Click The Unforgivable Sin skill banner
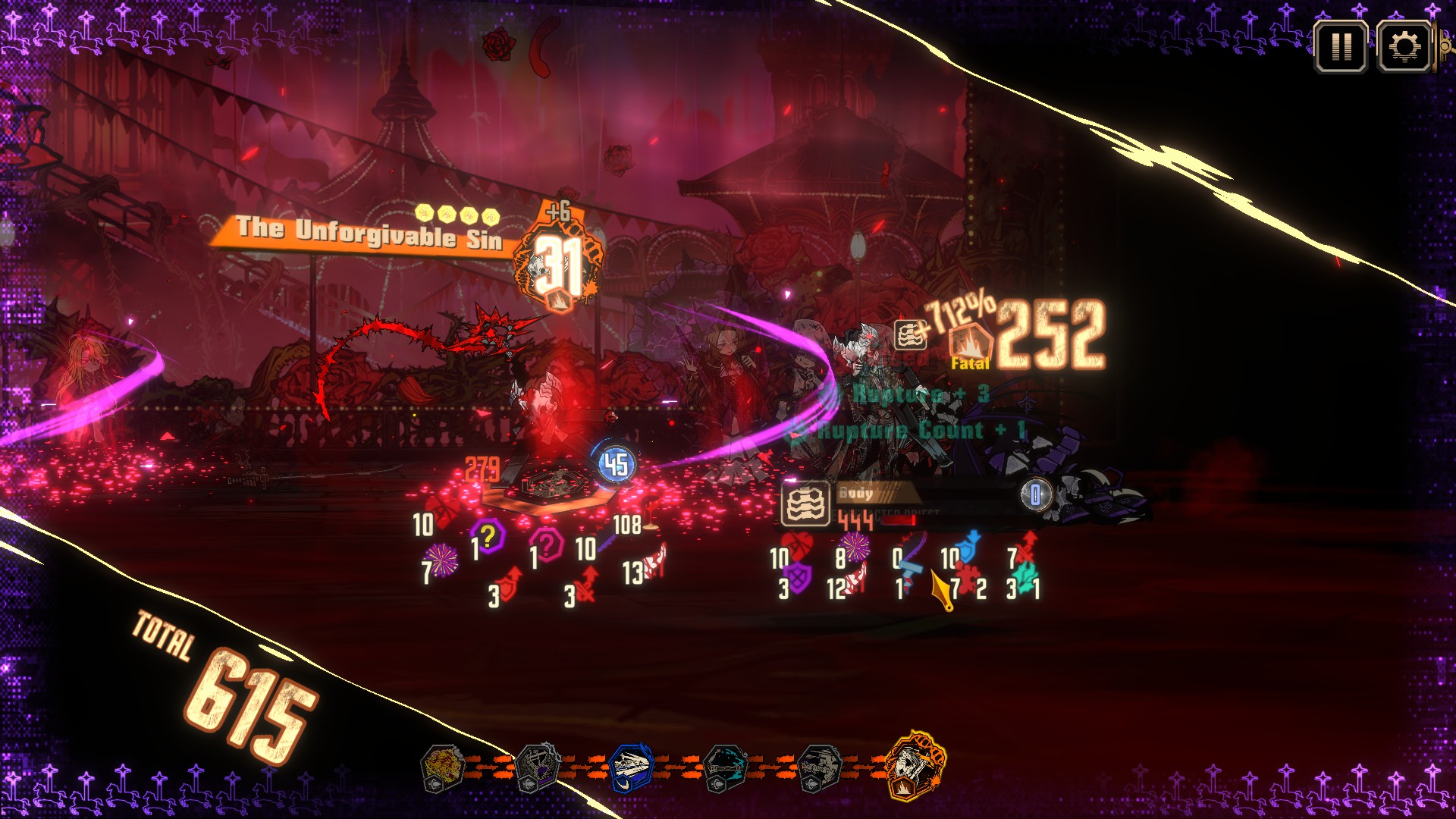Image resolution: width=1456 pixels, height=819 pixels. click(x=369, y=234)
